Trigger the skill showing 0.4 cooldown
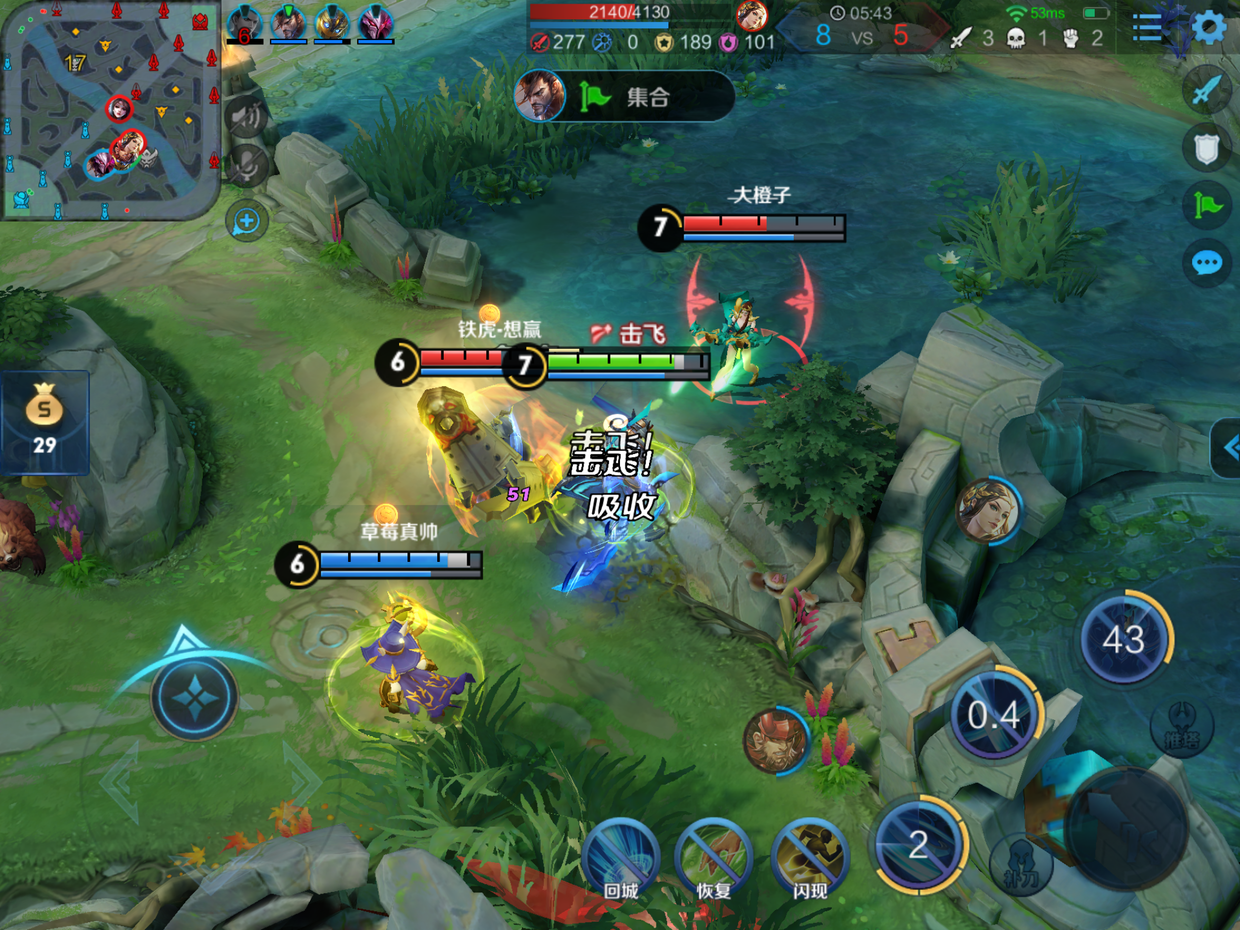1240x930 pixels. click(995, 716)
